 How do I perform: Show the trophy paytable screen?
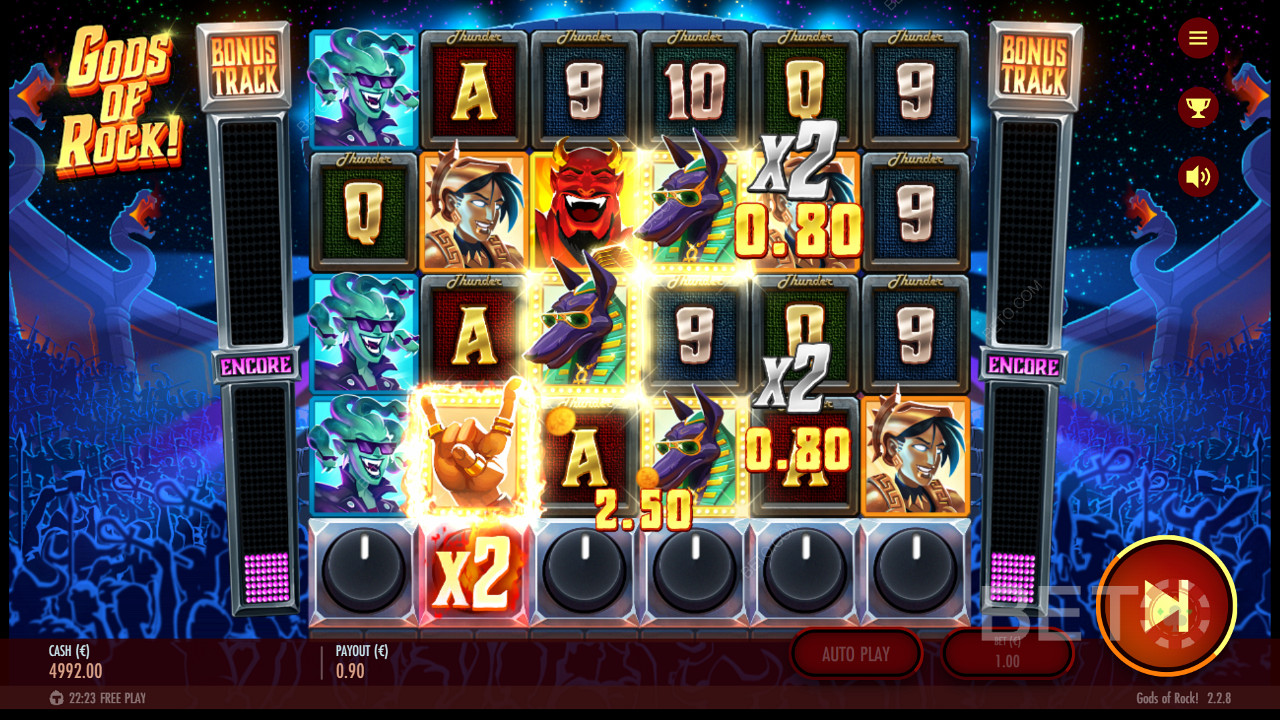tap(1197, 107)
